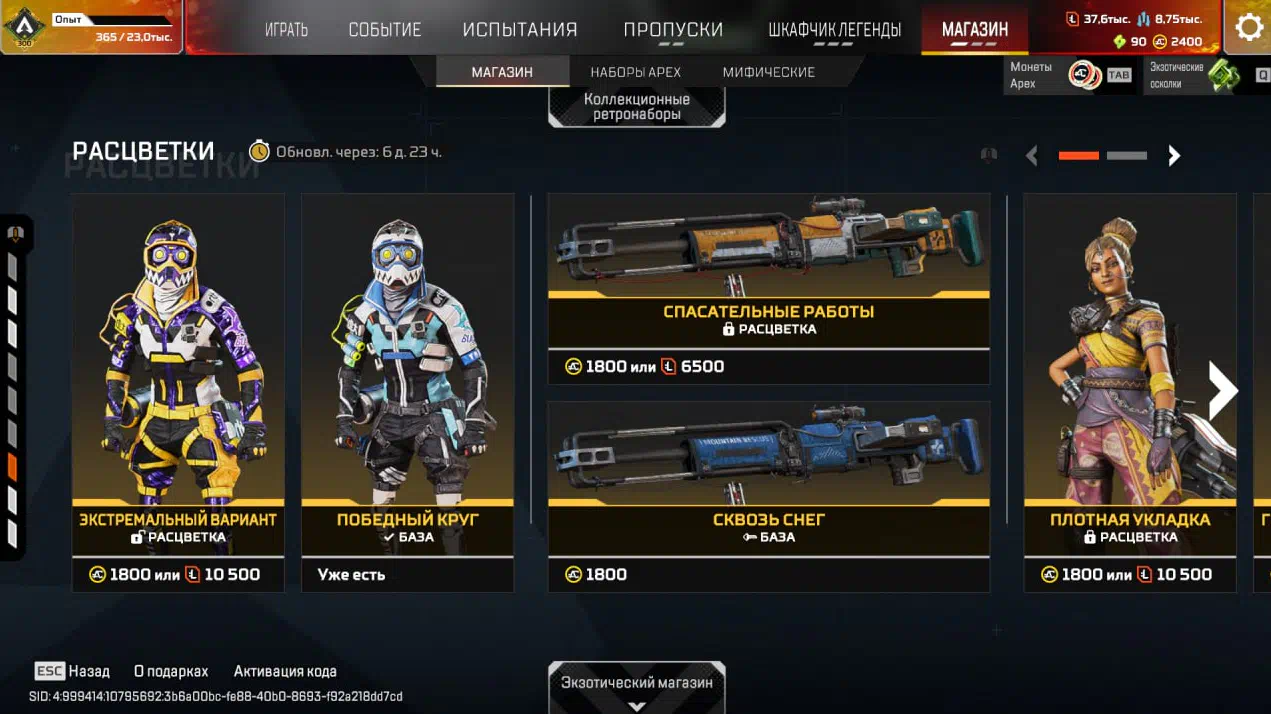
Task: Switch to the НАБОРЫ APEX sub-tab
Action: pyautogui.click(x=635, y=72)
